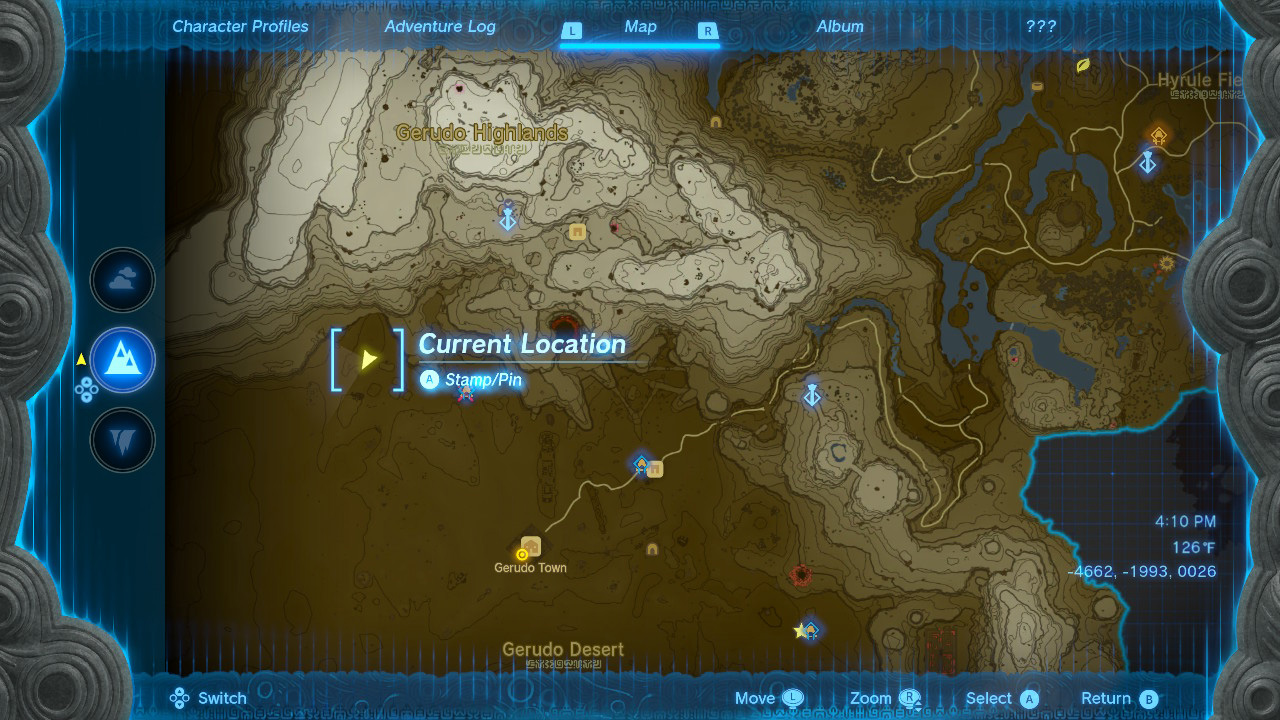Viewport: 1280px width, 720px height.
Task: Select the Surface mountain layer icon
Action: 122,360
